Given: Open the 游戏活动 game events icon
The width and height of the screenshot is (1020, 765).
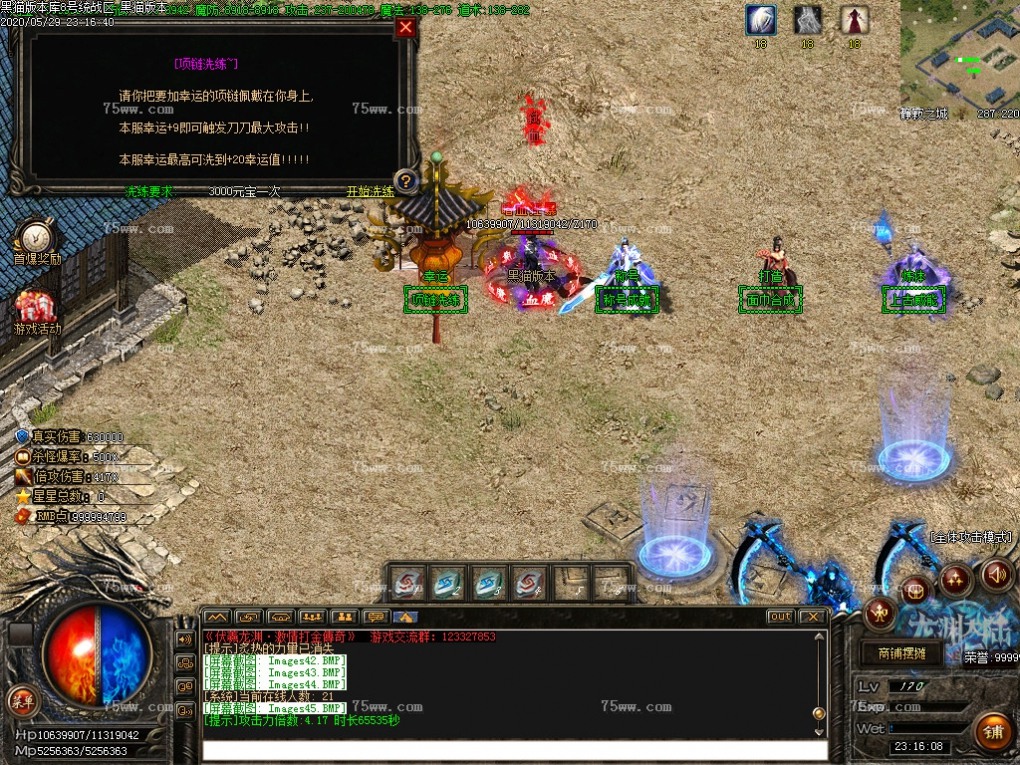Looking at the screenshot, I should click(x=37, y=308).
